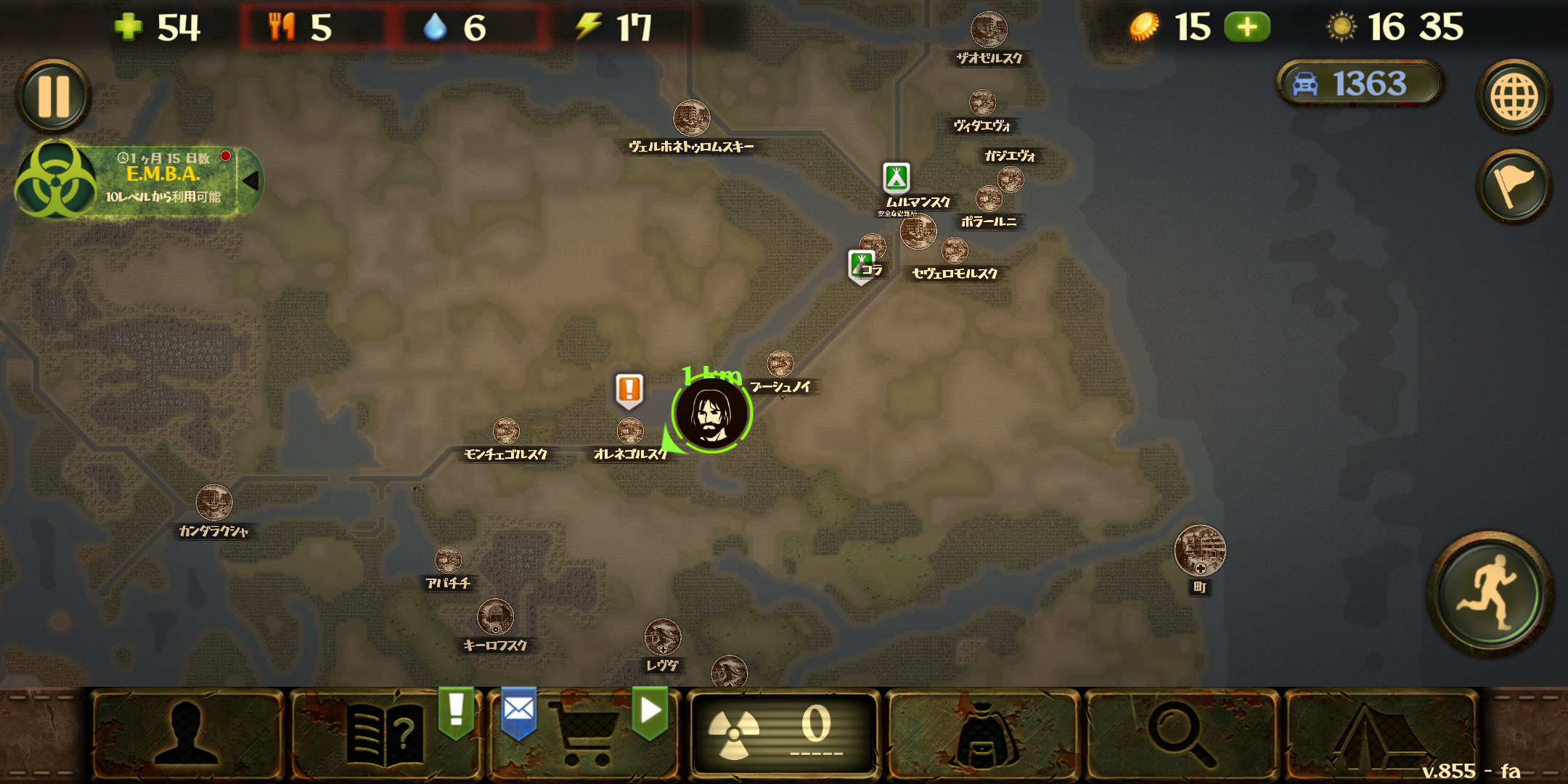This screenshot has width=1568, height=784.
Task: Check the blue mail envelope icon
Action: point(518,710)
